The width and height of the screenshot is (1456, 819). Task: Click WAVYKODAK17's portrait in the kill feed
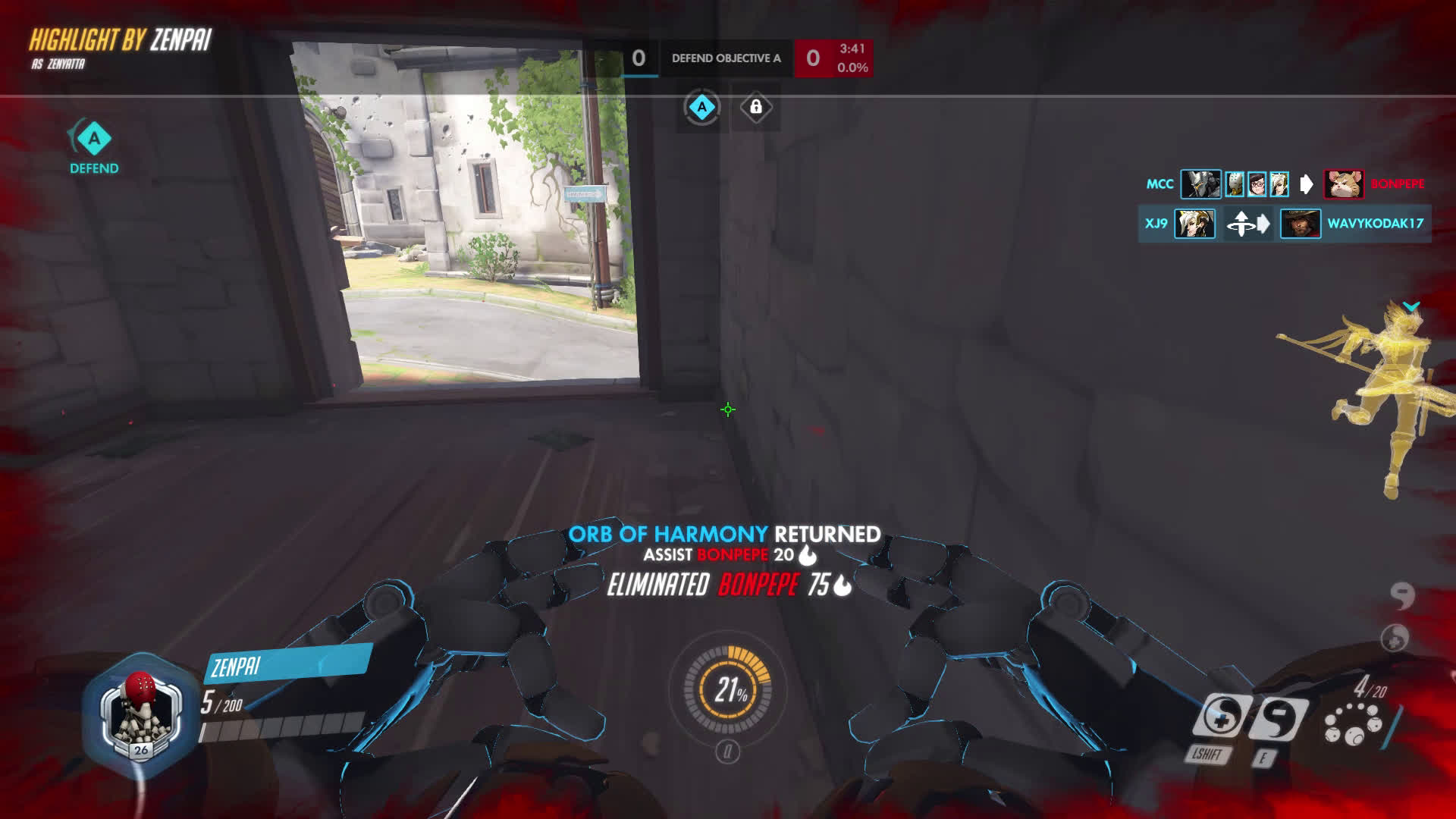(1300, 224)
